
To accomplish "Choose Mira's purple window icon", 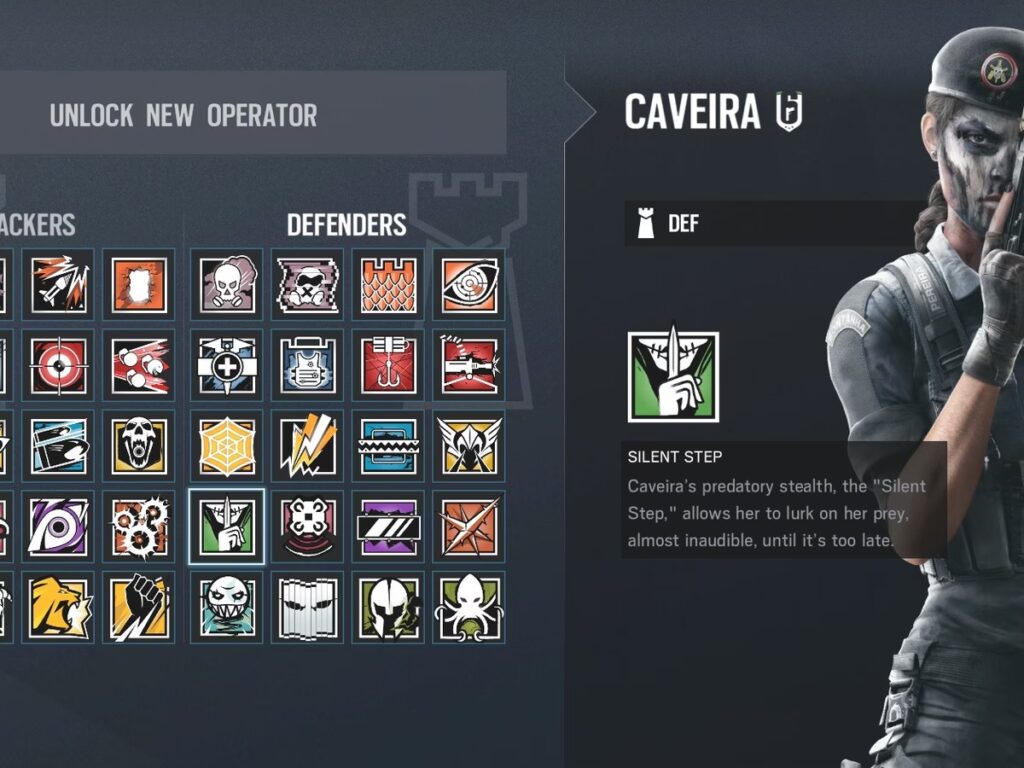I will point(388,526).
